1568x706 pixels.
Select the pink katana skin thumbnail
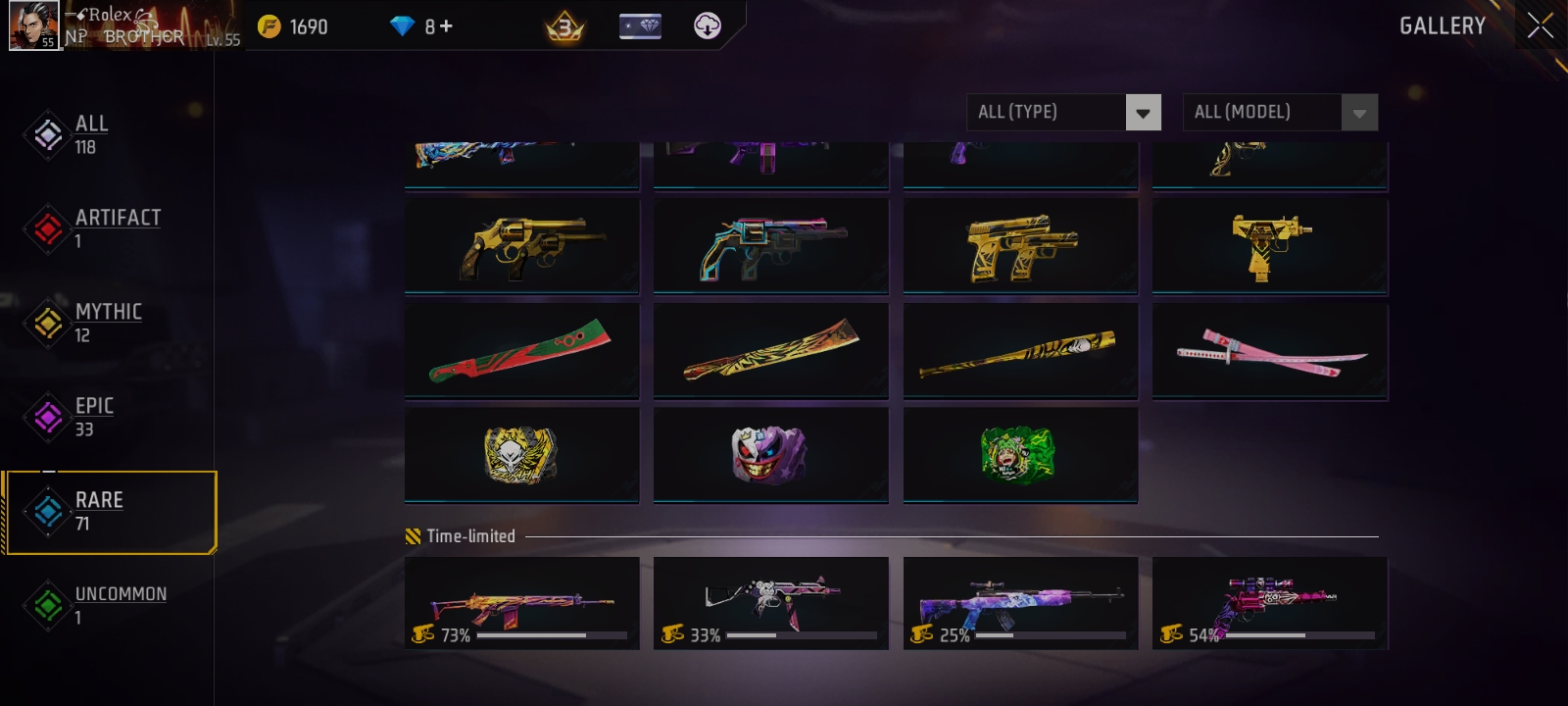[x=1270, y=351]
